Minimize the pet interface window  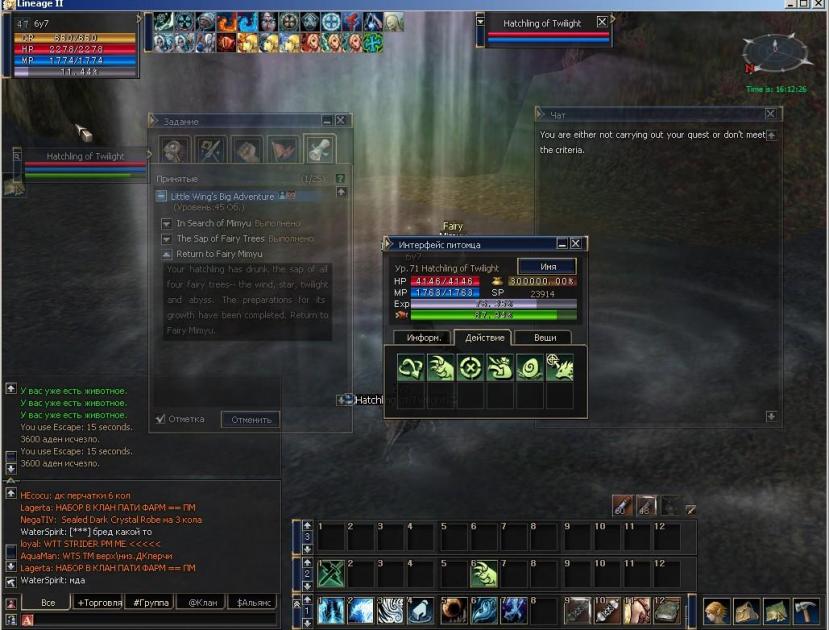pos(562,244)
